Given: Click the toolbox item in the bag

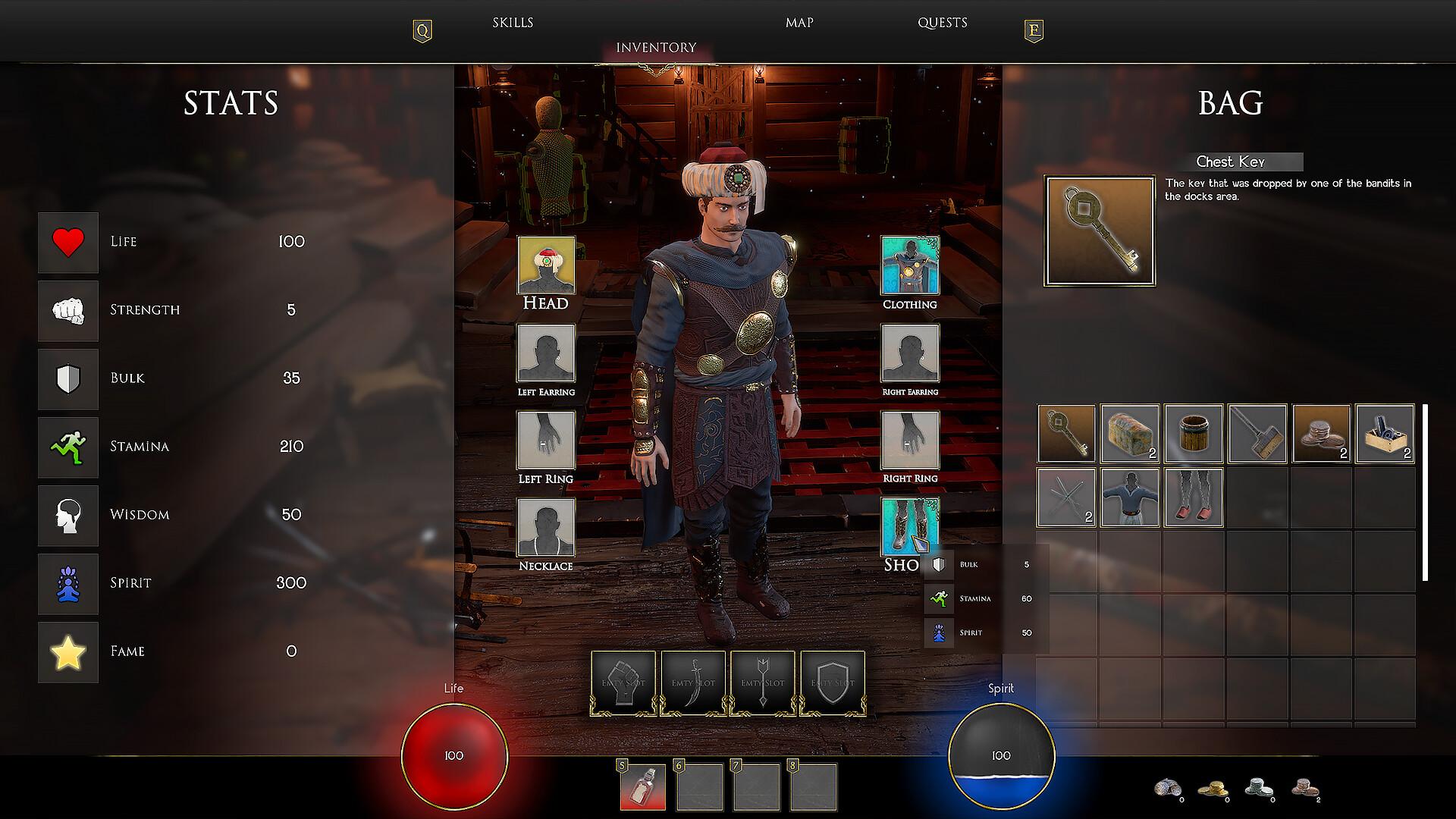Looking at the screenshot, I should [1384, 433].
